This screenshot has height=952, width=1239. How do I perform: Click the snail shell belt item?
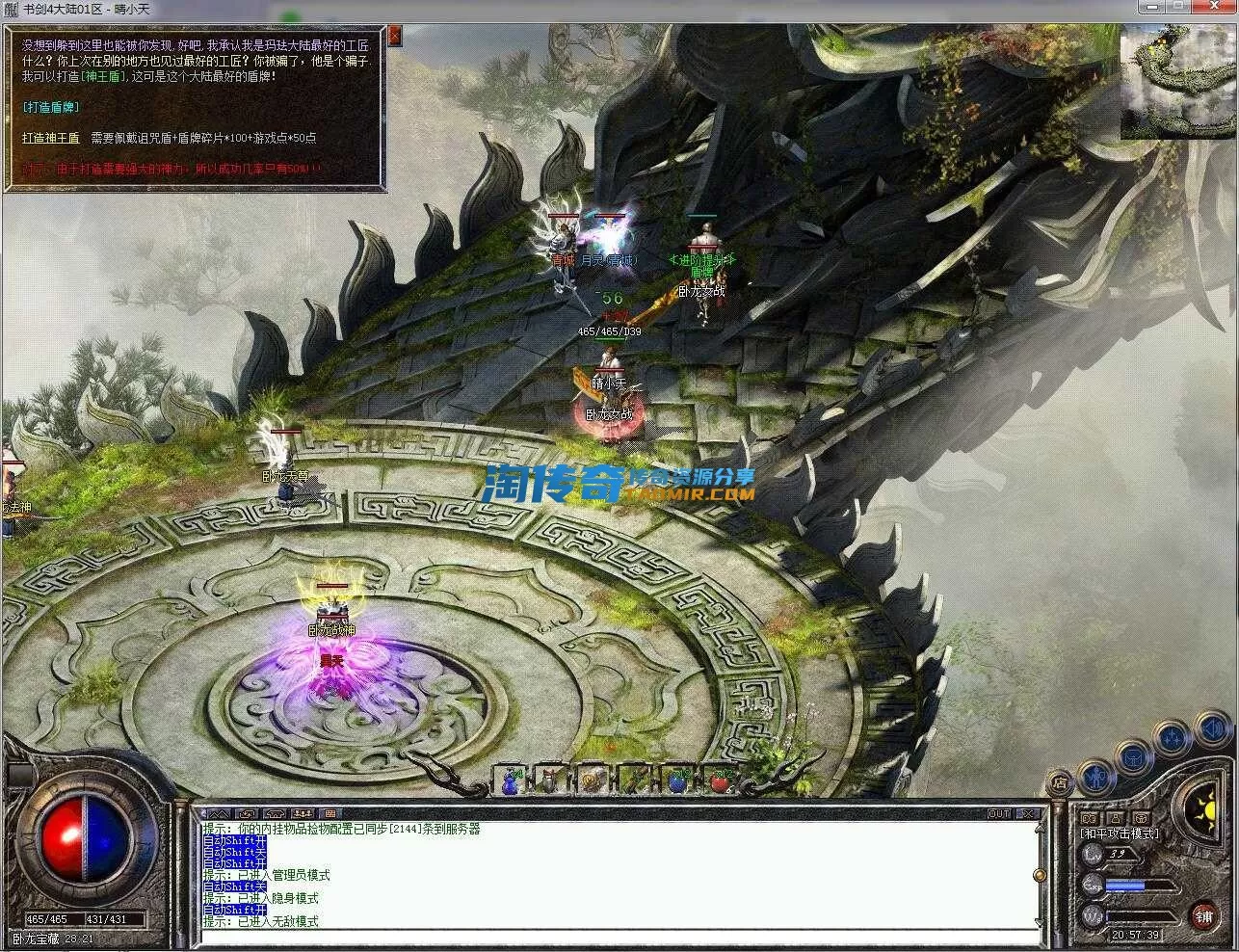[x=593, y=780]
